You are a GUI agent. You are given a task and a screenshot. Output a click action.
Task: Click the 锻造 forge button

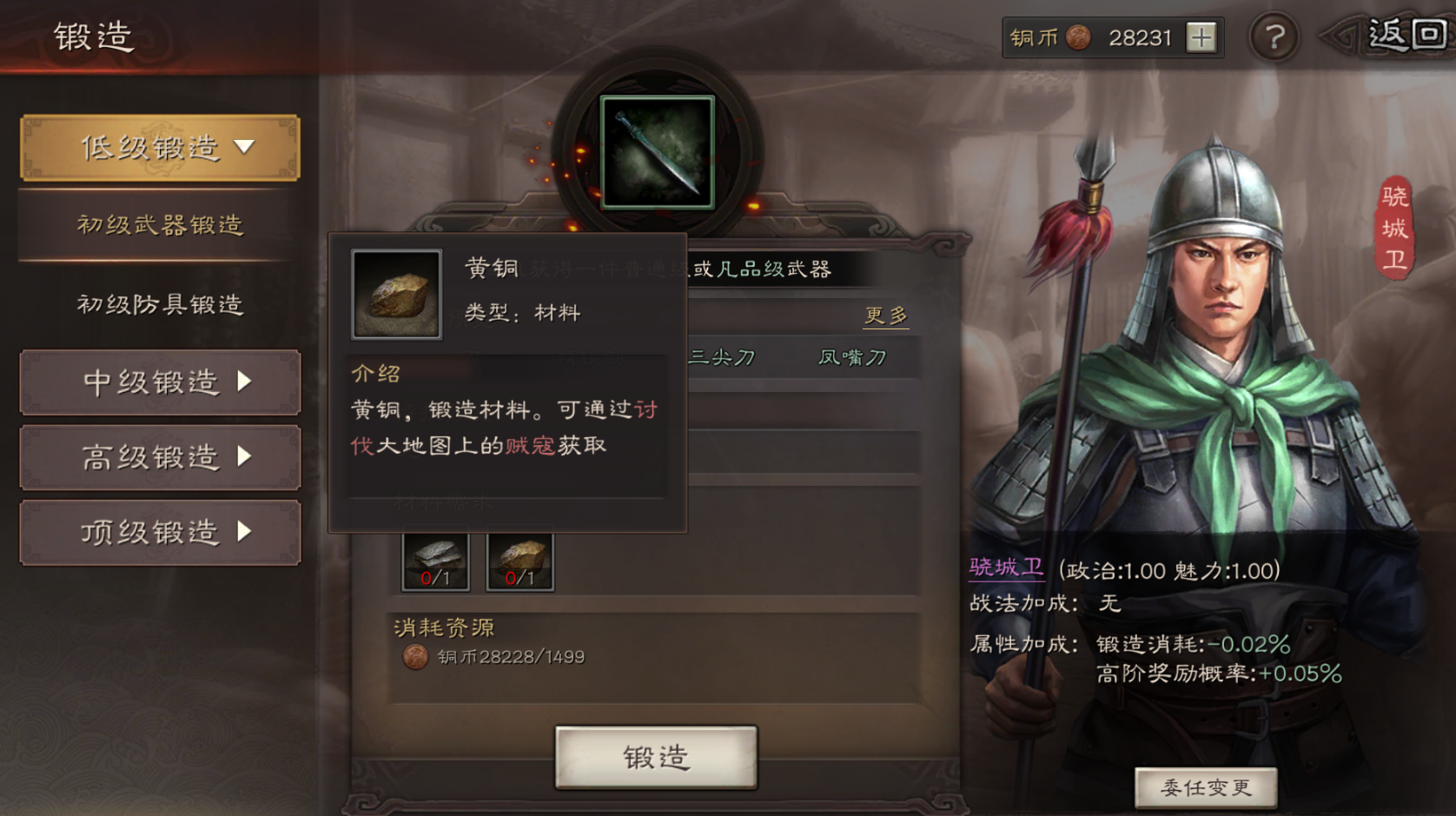(x=656, y=758)
